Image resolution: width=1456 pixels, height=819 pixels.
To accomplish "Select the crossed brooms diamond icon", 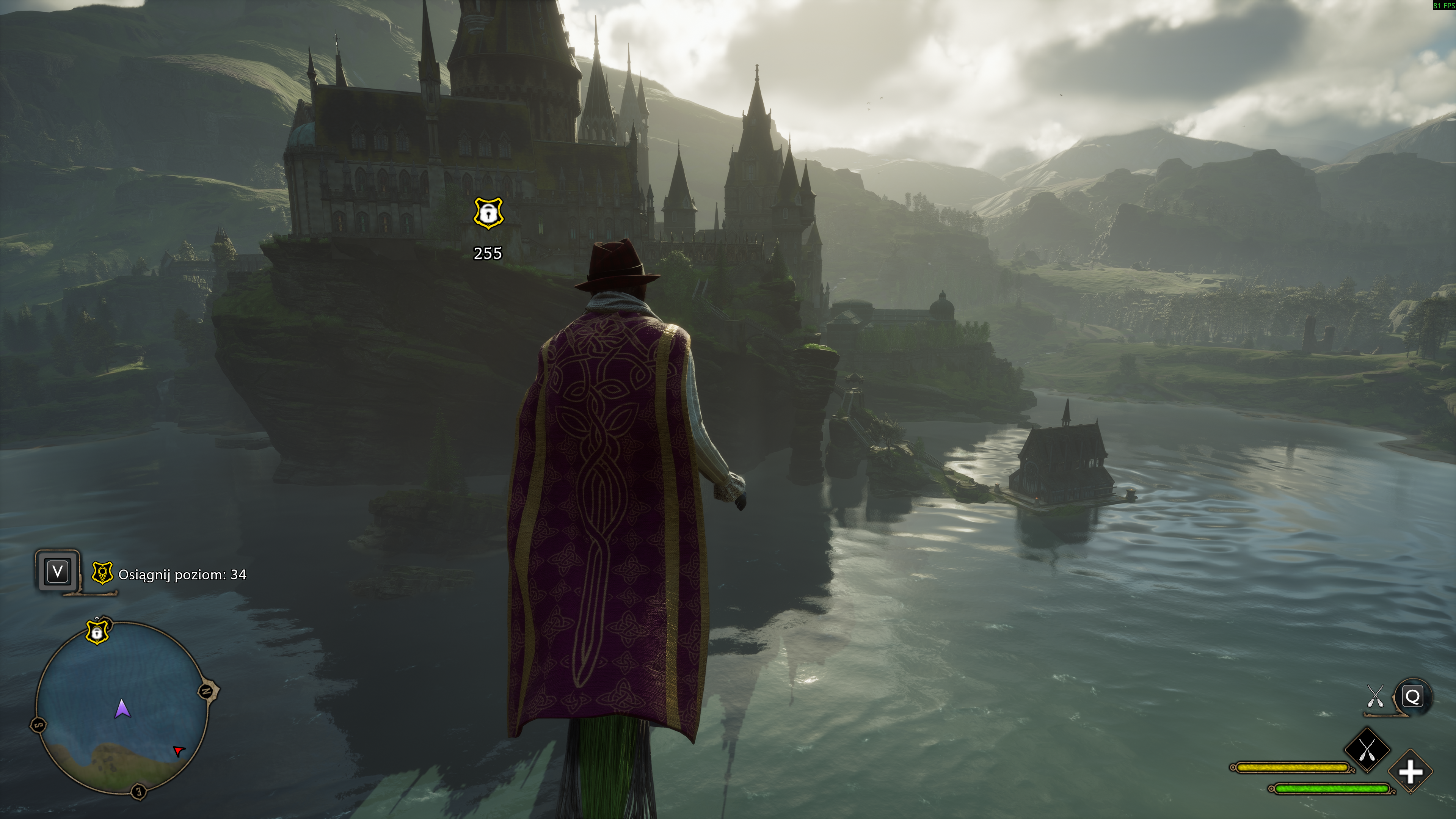I will 1367,750.
